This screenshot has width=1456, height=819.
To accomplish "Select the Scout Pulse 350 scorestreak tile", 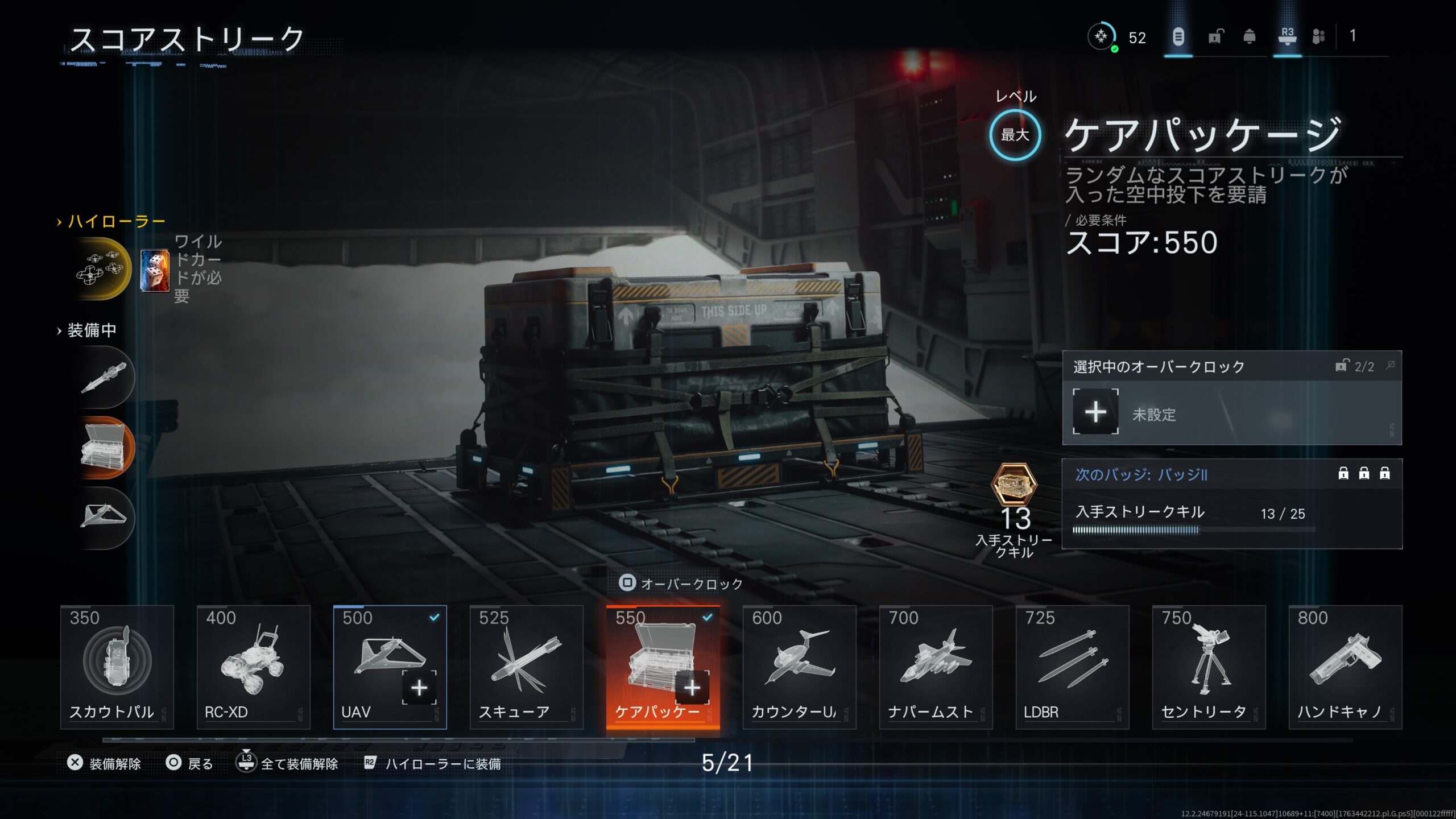I will point(117,667).
